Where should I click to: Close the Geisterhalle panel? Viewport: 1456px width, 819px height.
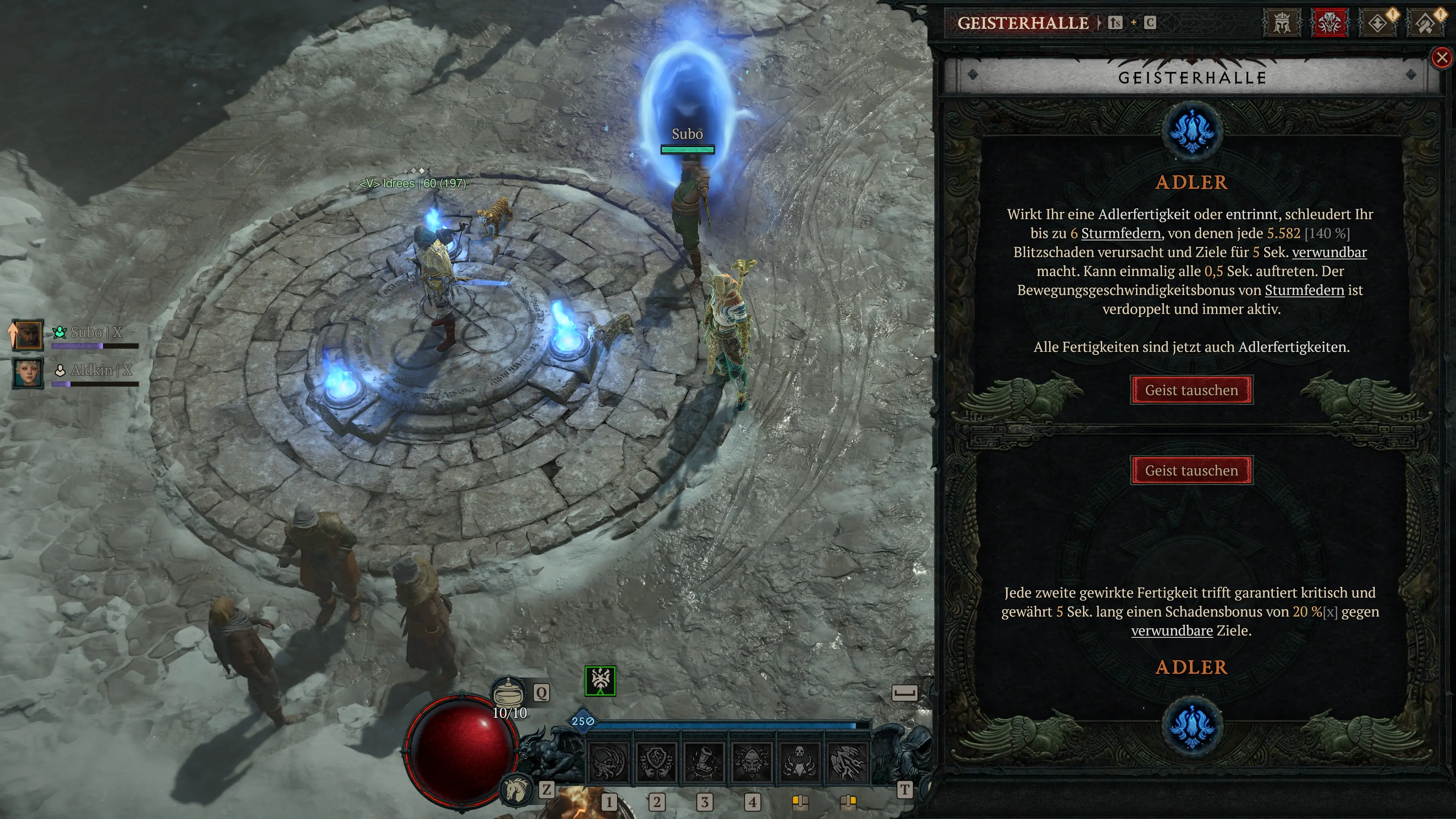1442,57
